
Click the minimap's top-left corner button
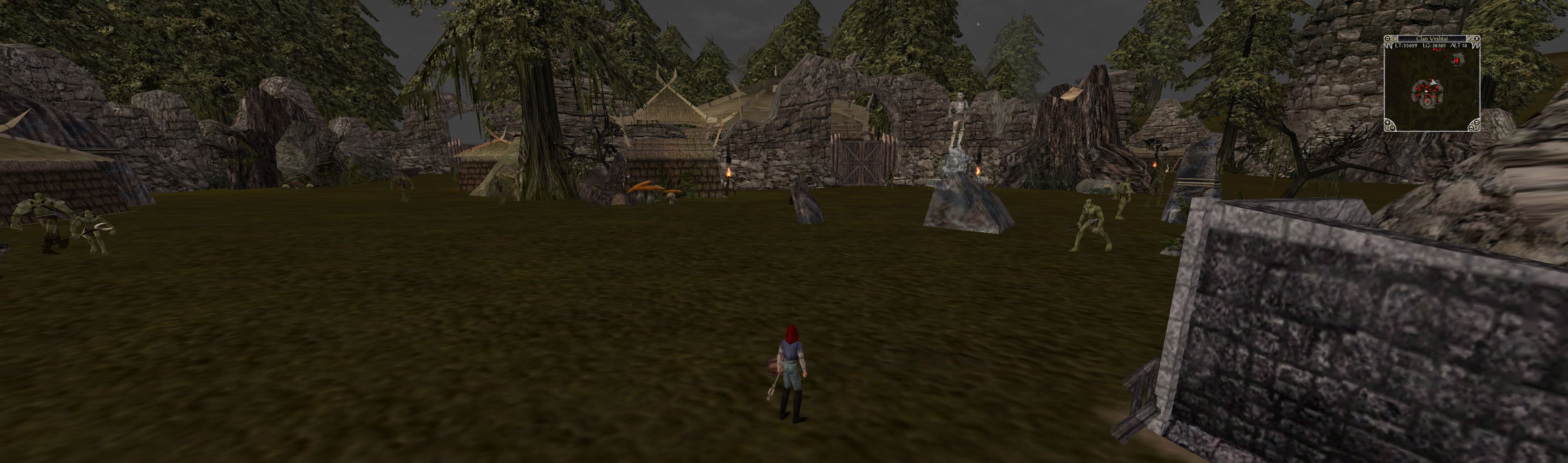coord(1387,39)
